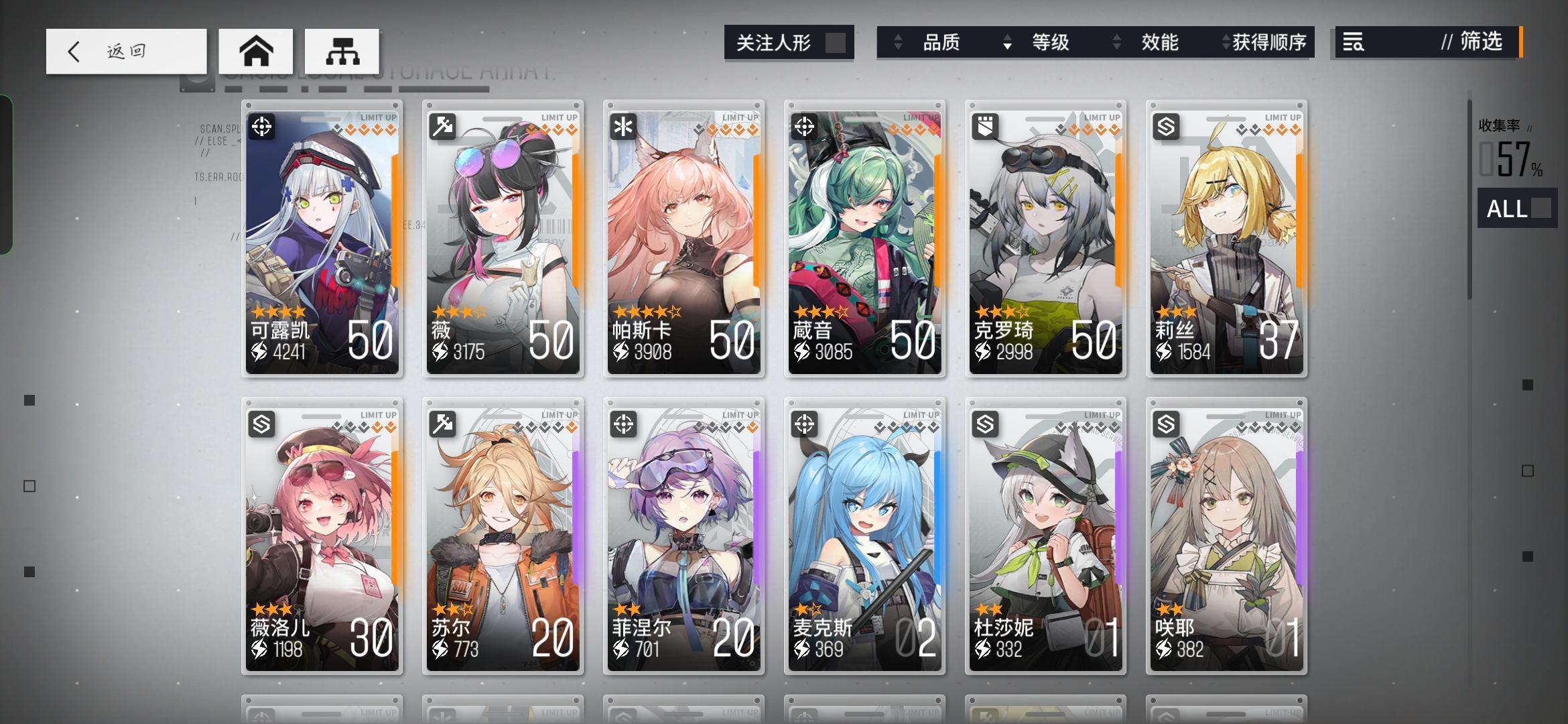Click the support class icon on 莉丝's card

[1165, 126]
